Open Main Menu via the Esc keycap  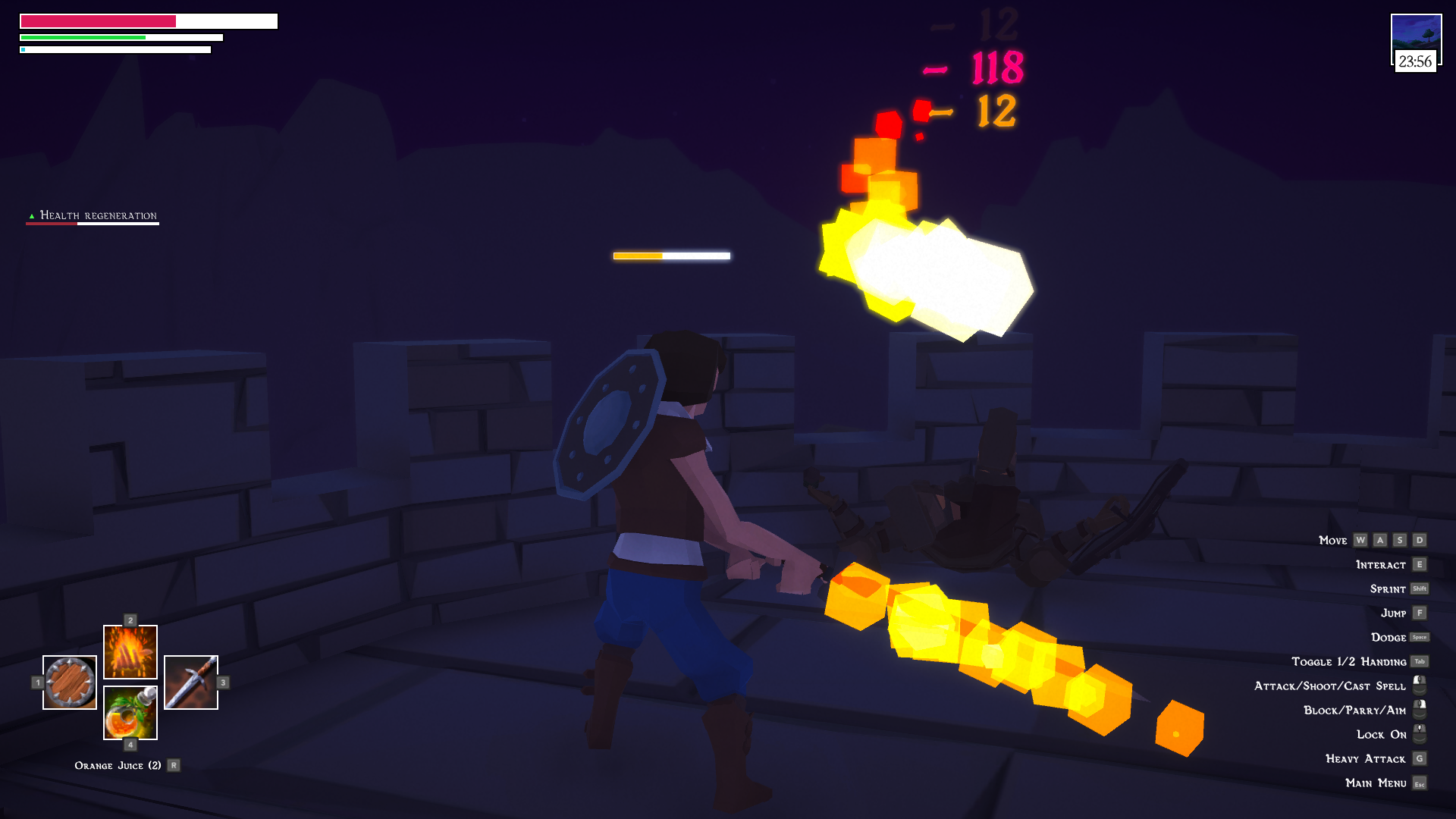tap(1420, 783)
